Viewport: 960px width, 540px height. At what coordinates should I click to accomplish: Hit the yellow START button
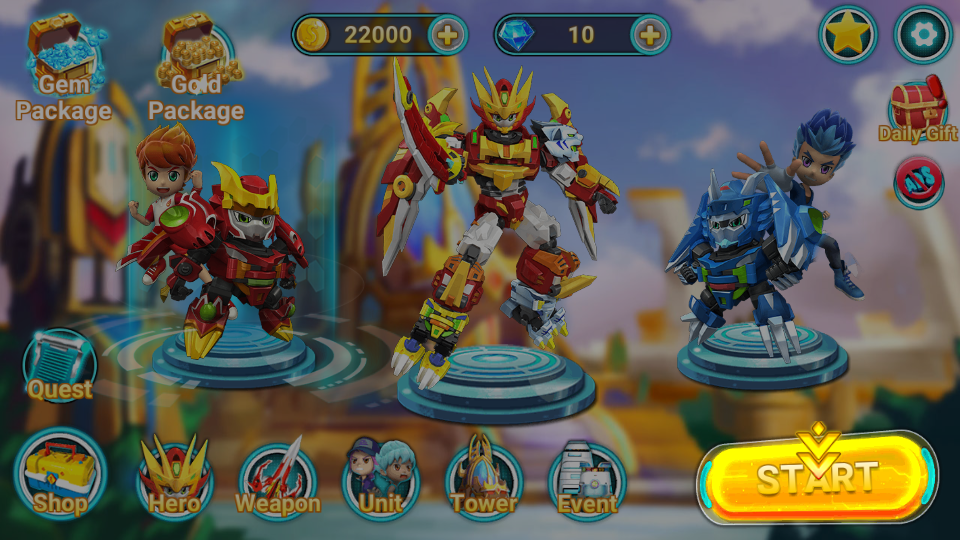816,478
